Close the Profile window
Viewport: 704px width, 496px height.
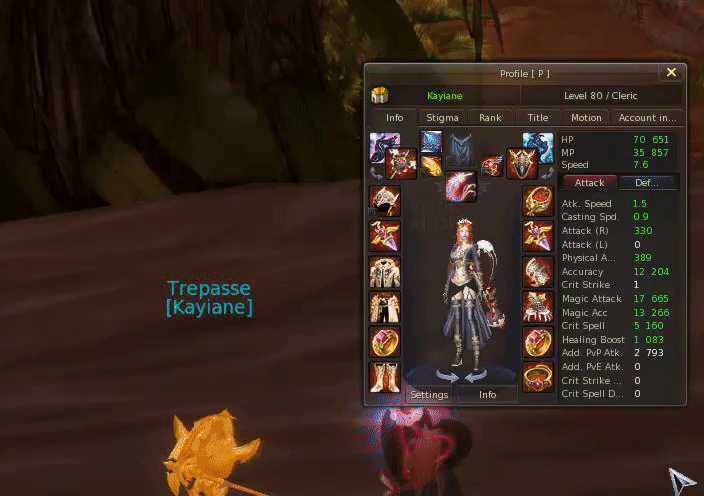[671, 73]
